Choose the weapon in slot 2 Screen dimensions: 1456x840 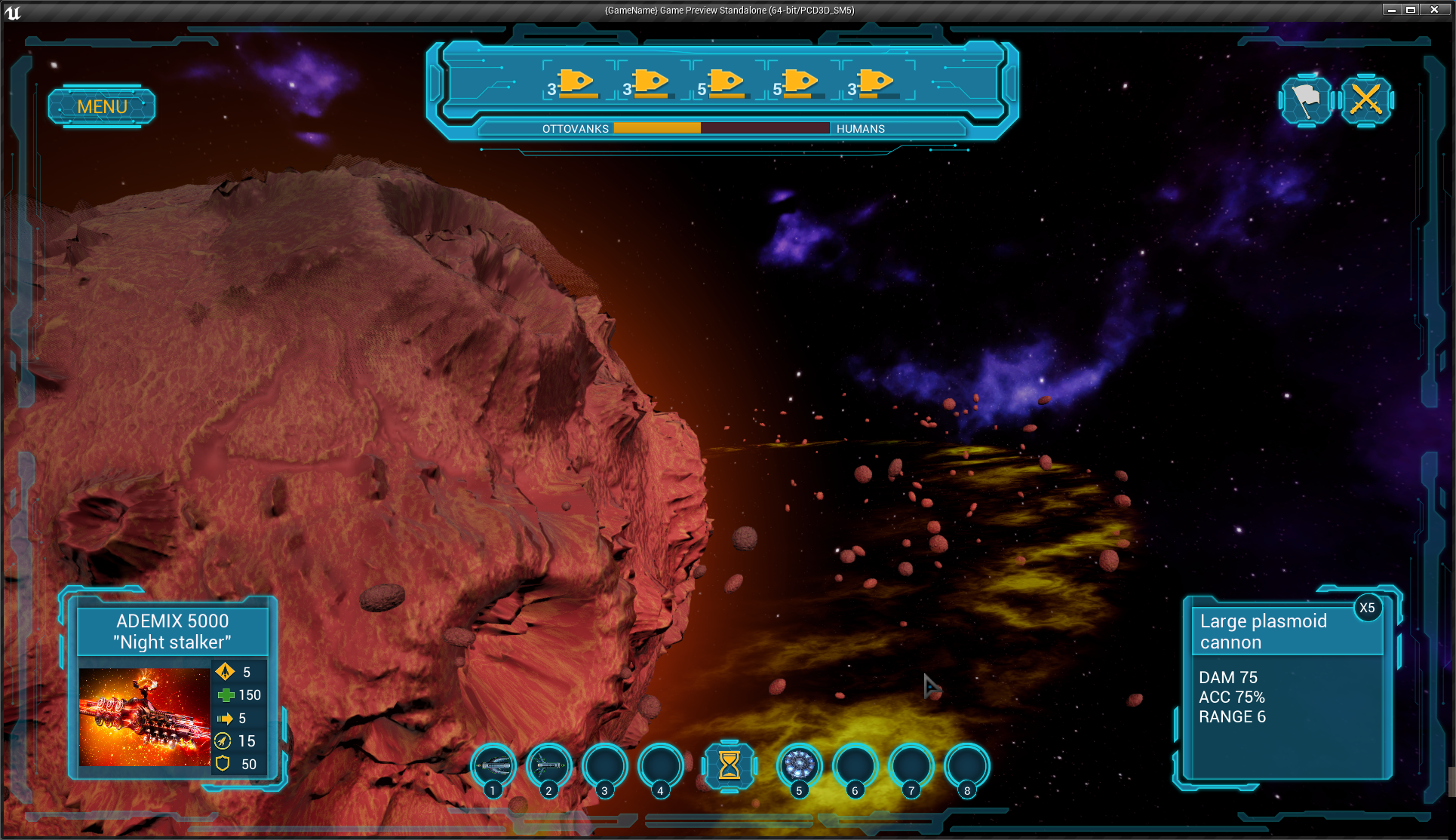pyautogui.click(x=549, y=765)
